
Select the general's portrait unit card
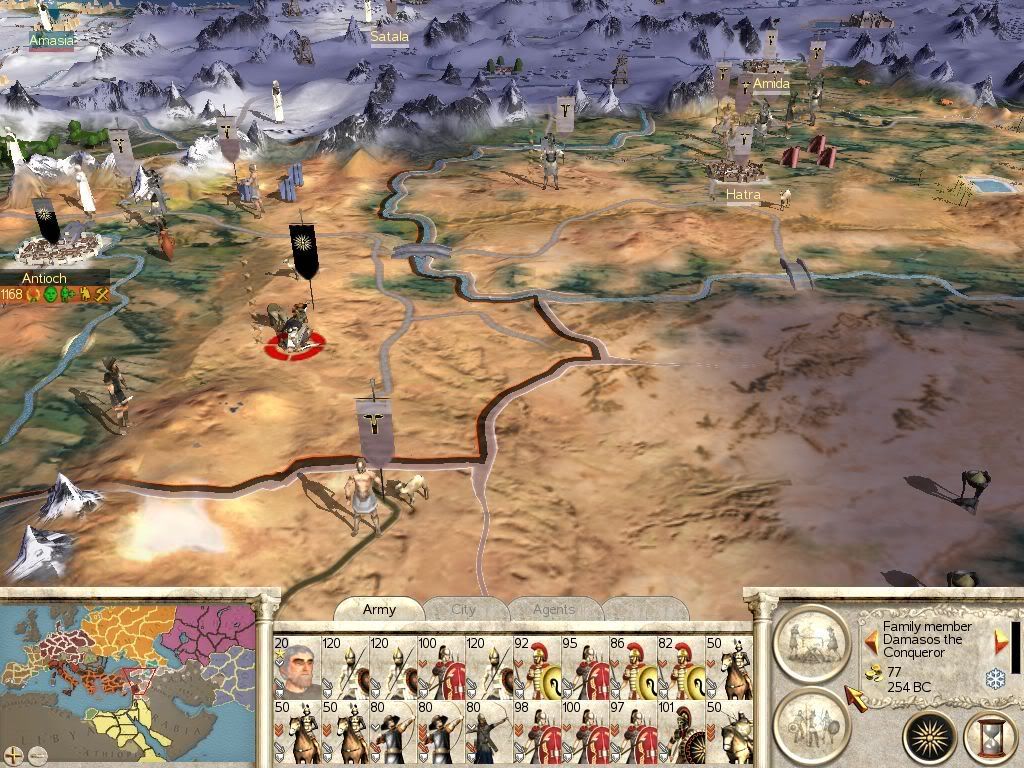[x=296, y=667]
